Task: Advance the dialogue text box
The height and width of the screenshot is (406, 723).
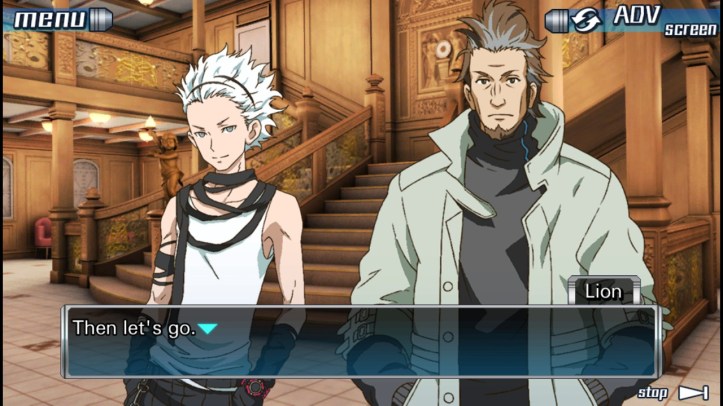Action: click(x=360, y=341)
